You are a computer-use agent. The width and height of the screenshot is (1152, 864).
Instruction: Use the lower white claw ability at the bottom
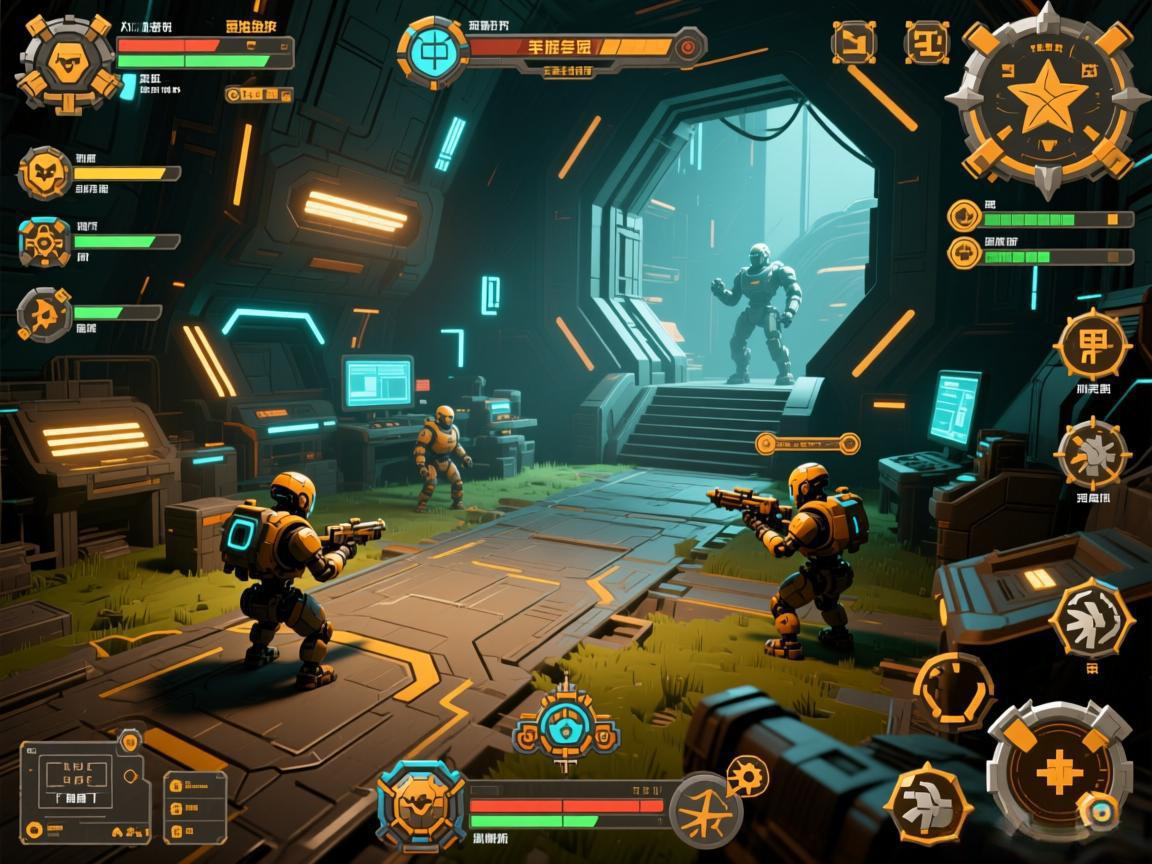coord(928,803)
